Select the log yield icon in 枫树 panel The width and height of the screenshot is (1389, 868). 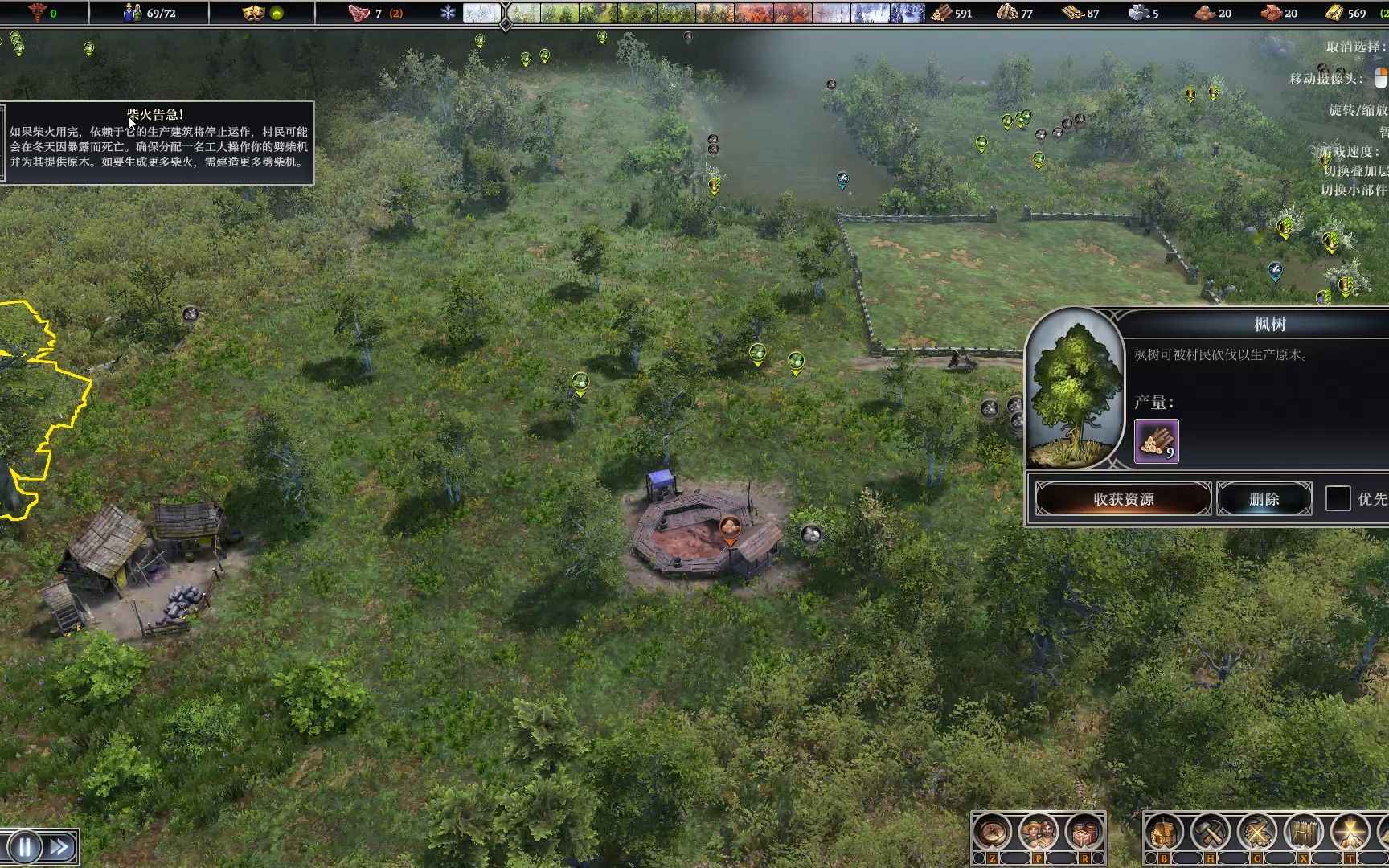pyautogui.click(x=1156, y=441)
